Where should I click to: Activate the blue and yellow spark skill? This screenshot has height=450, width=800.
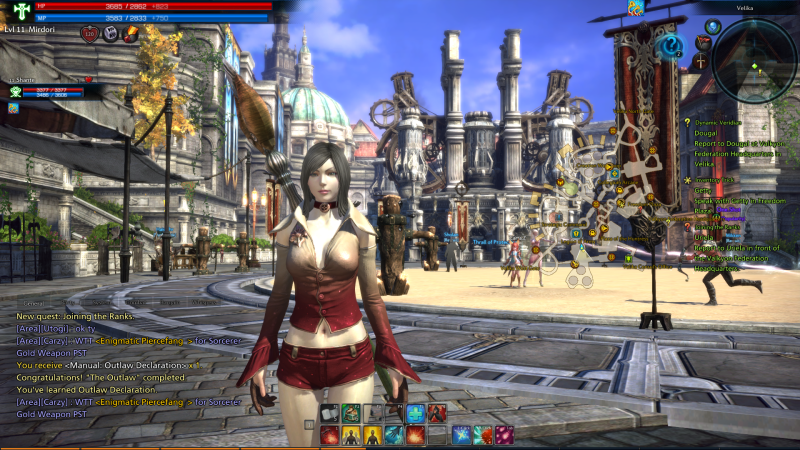(x=461, y=435)
